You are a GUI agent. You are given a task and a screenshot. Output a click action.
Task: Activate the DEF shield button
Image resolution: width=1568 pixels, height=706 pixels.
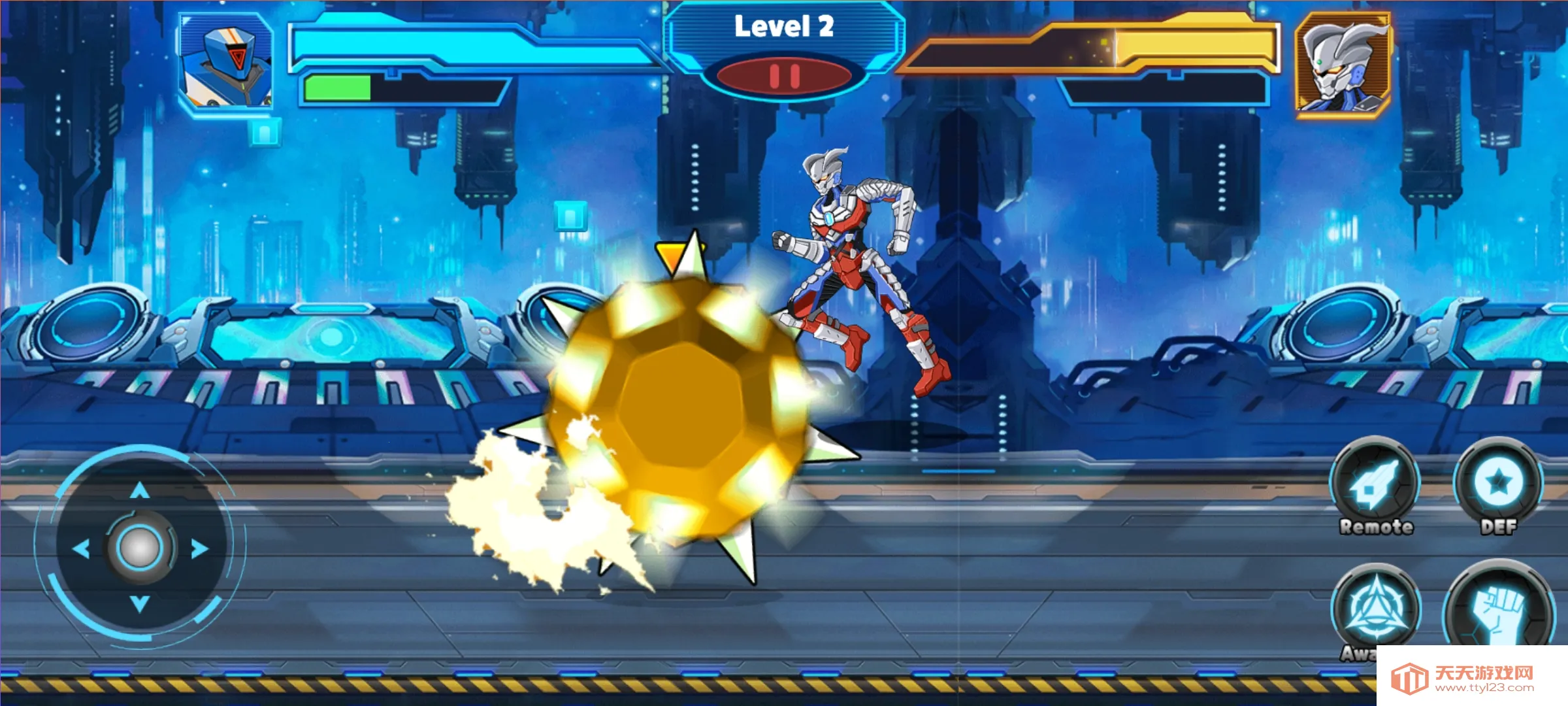point(1498,485)
